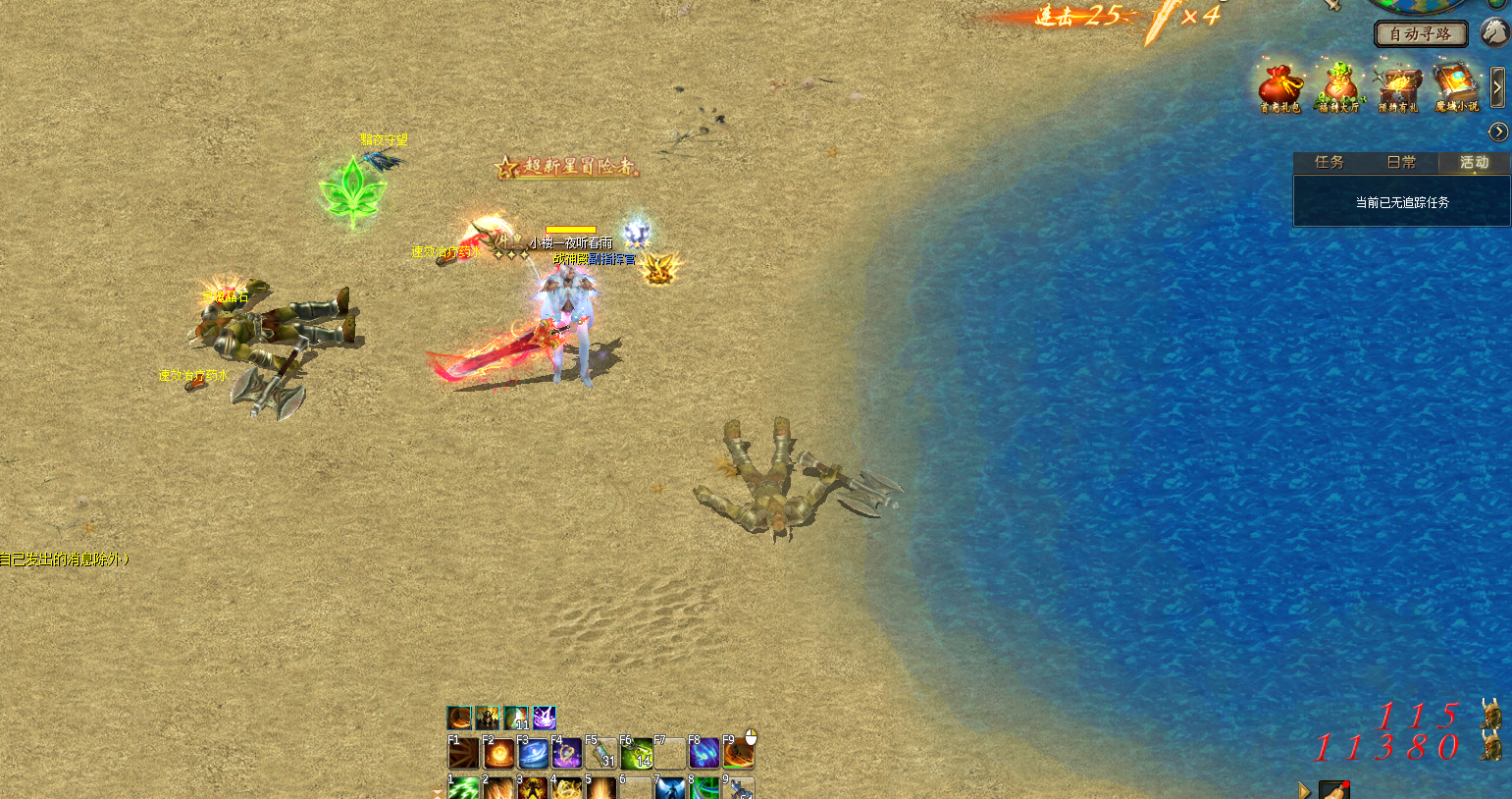Open the 福利大厅 welfare hall
The width and height of the screenshot is (1512, 799).
[1339, 87]
